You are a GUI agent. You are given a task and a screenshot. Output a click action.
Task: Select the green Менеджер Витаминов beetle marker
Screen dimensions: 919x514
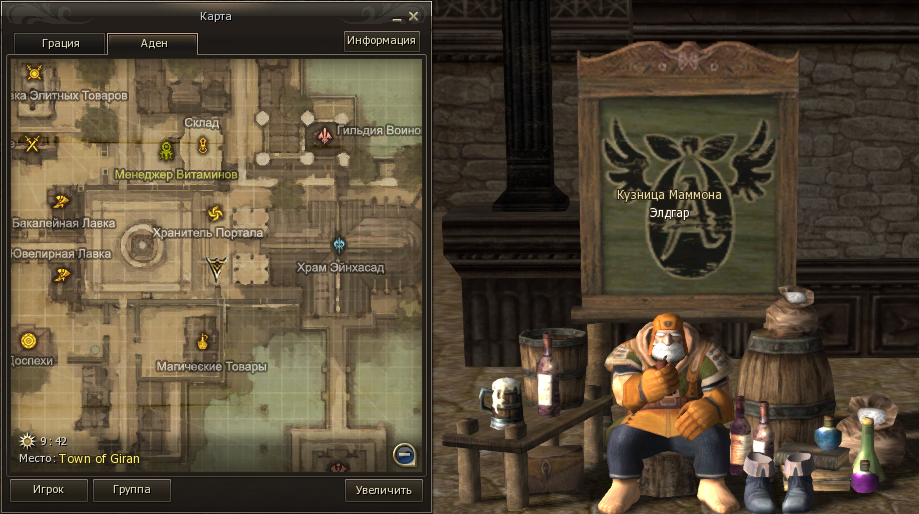click(x=167, y=151)
